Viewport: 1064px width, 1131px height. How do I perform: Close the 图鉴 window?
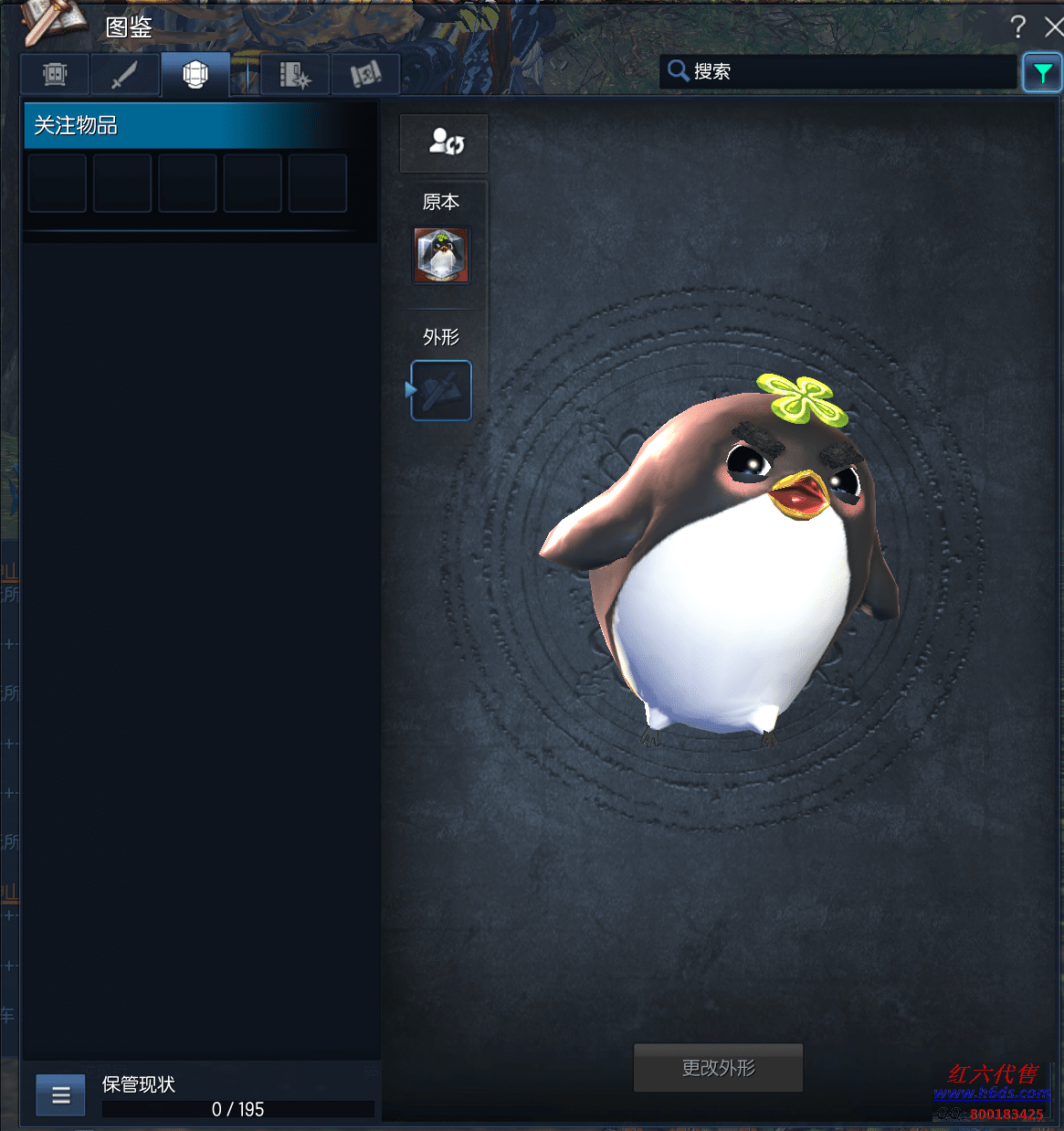(x=1053, y=27)
